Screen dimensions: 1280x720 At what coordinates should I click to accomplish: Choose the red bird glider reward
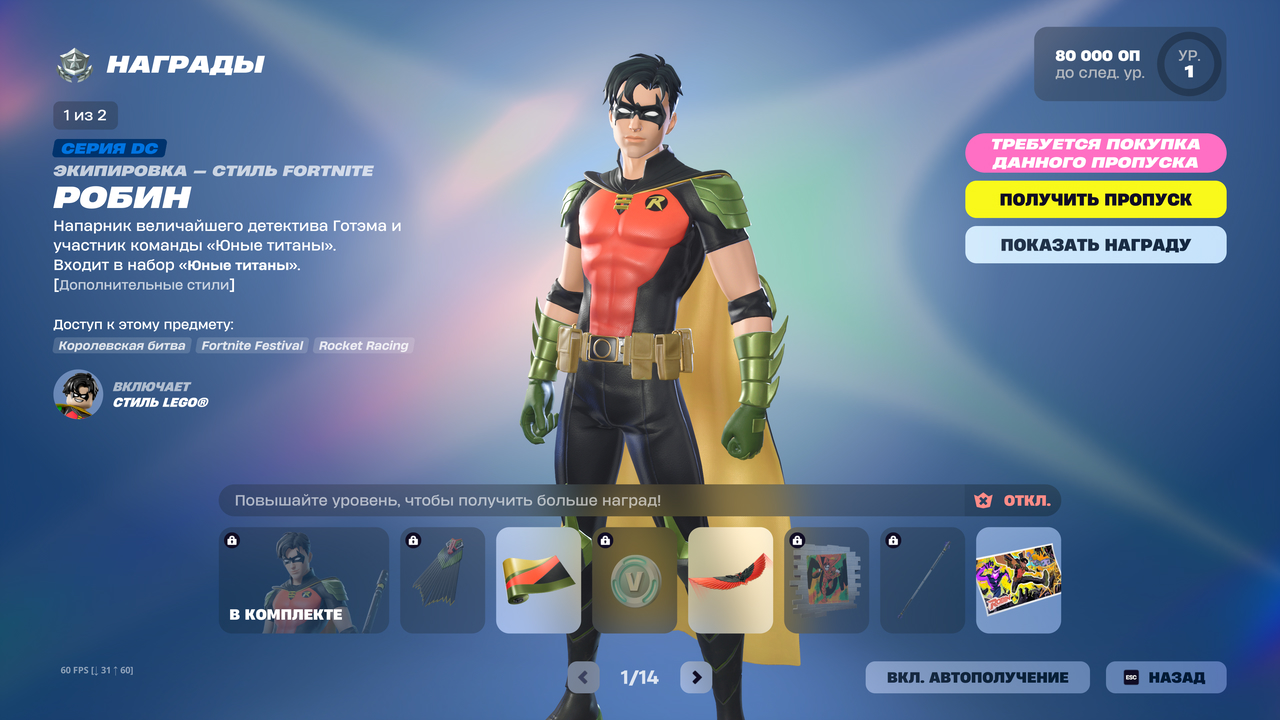tap(730, 580)
